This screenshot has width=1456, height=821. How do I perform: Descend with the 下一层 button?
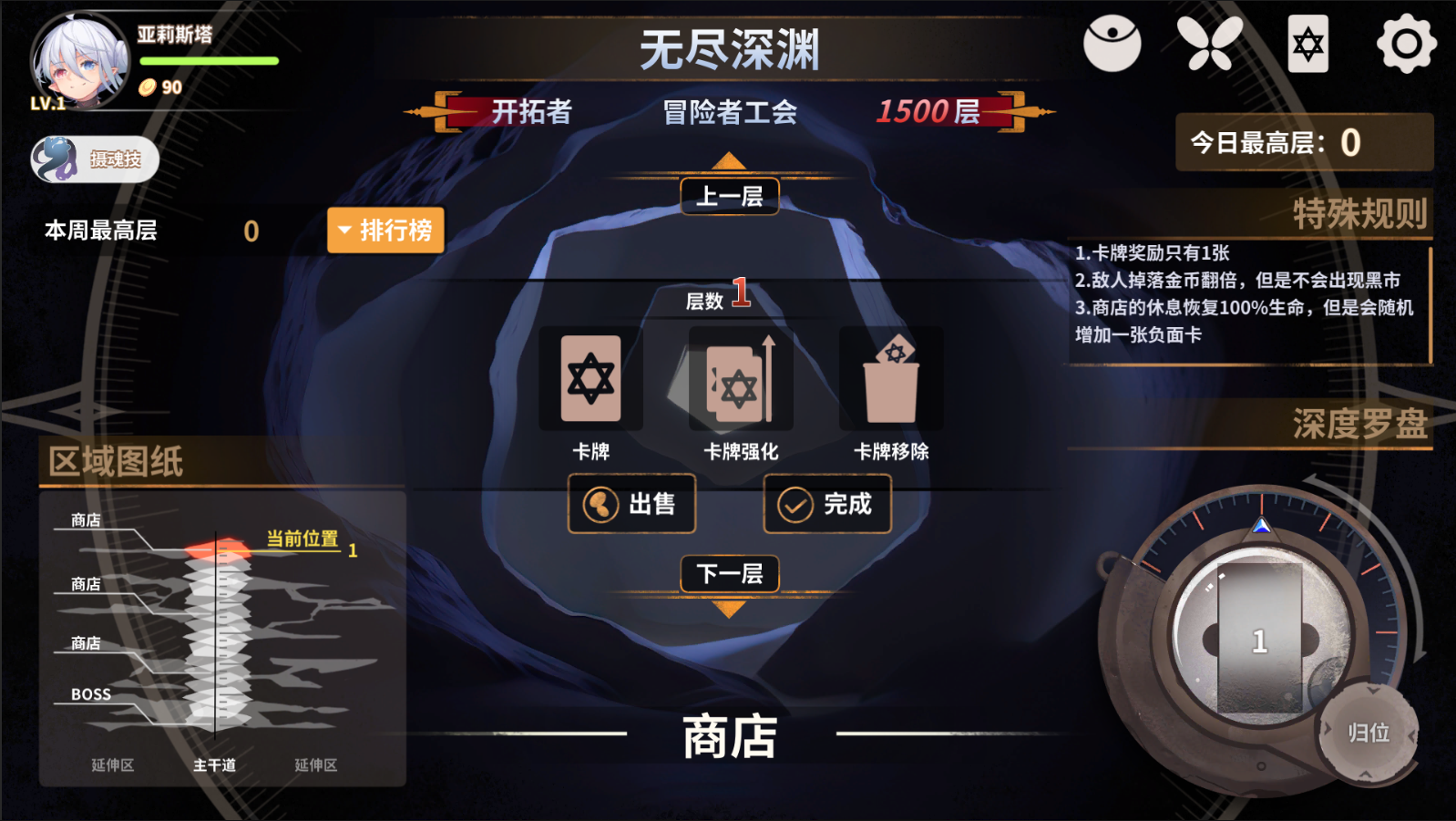[728, 574]
